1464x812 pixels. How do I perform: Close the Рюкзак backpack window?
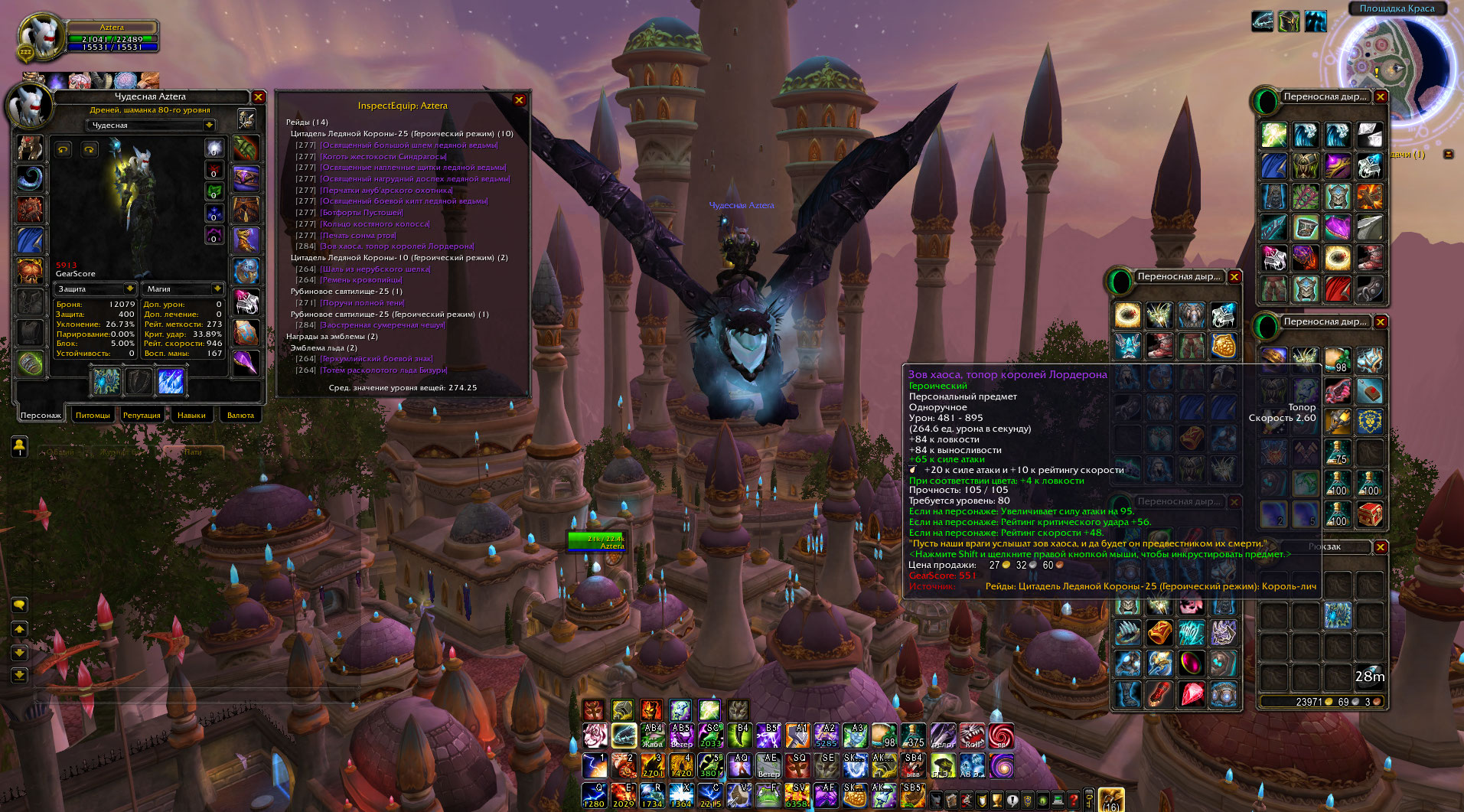[1381, 546]
